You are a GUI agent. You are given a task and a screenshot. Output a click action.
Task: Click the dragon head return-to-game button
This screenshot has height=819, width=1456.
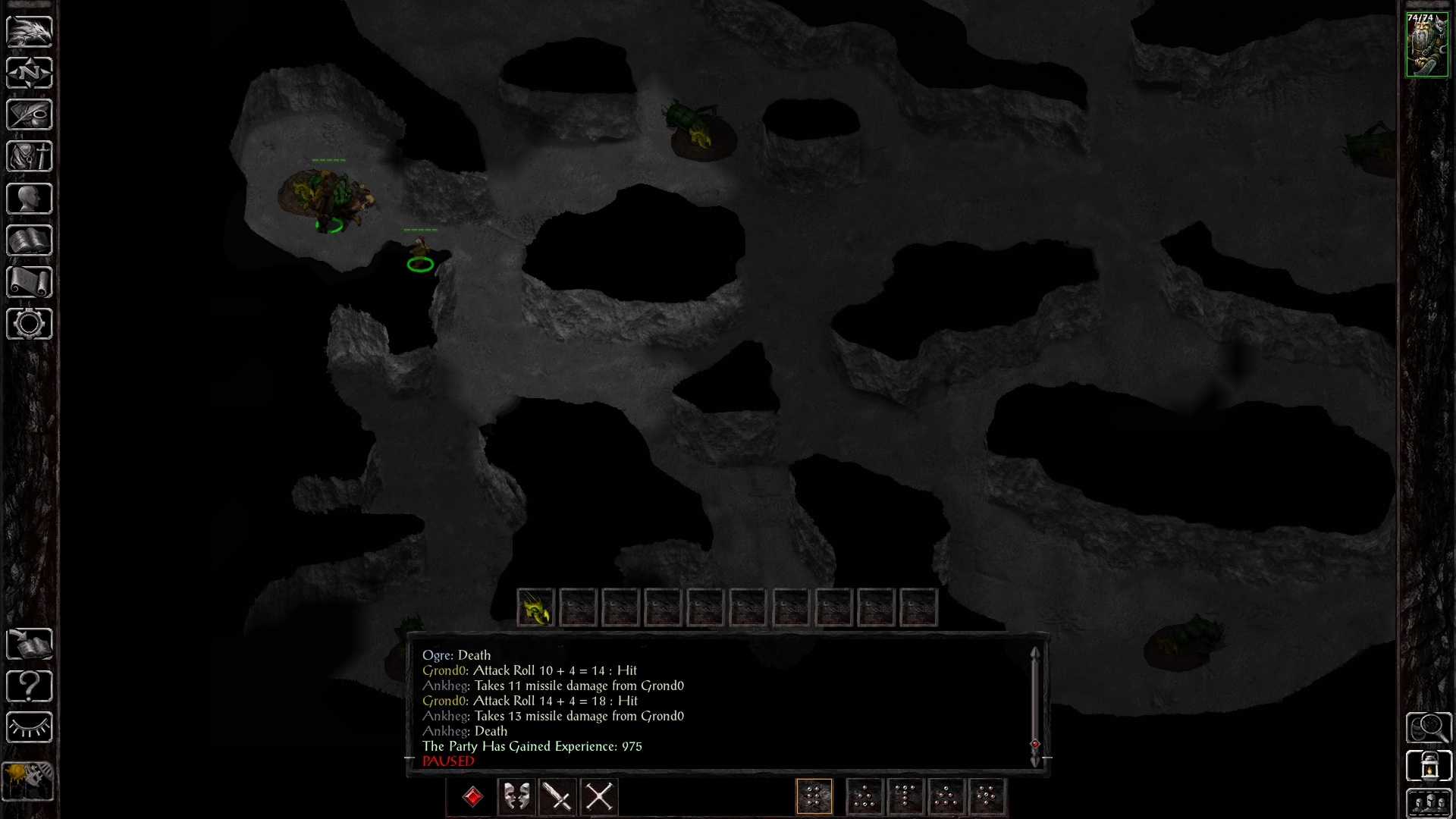pos(30,31)
